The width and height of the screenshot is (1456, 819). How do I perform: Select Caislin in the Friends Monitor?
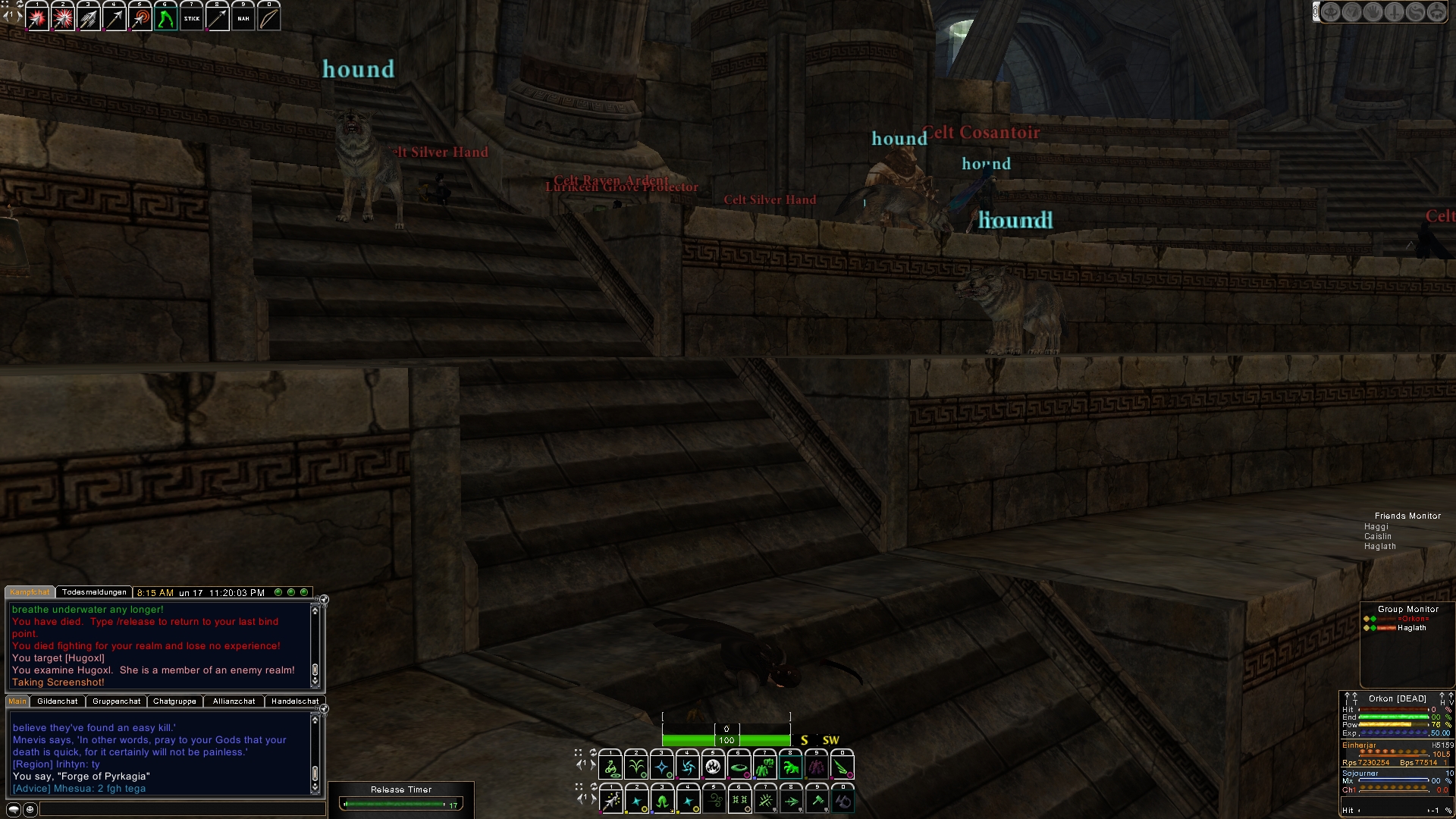pos(1378,536)
